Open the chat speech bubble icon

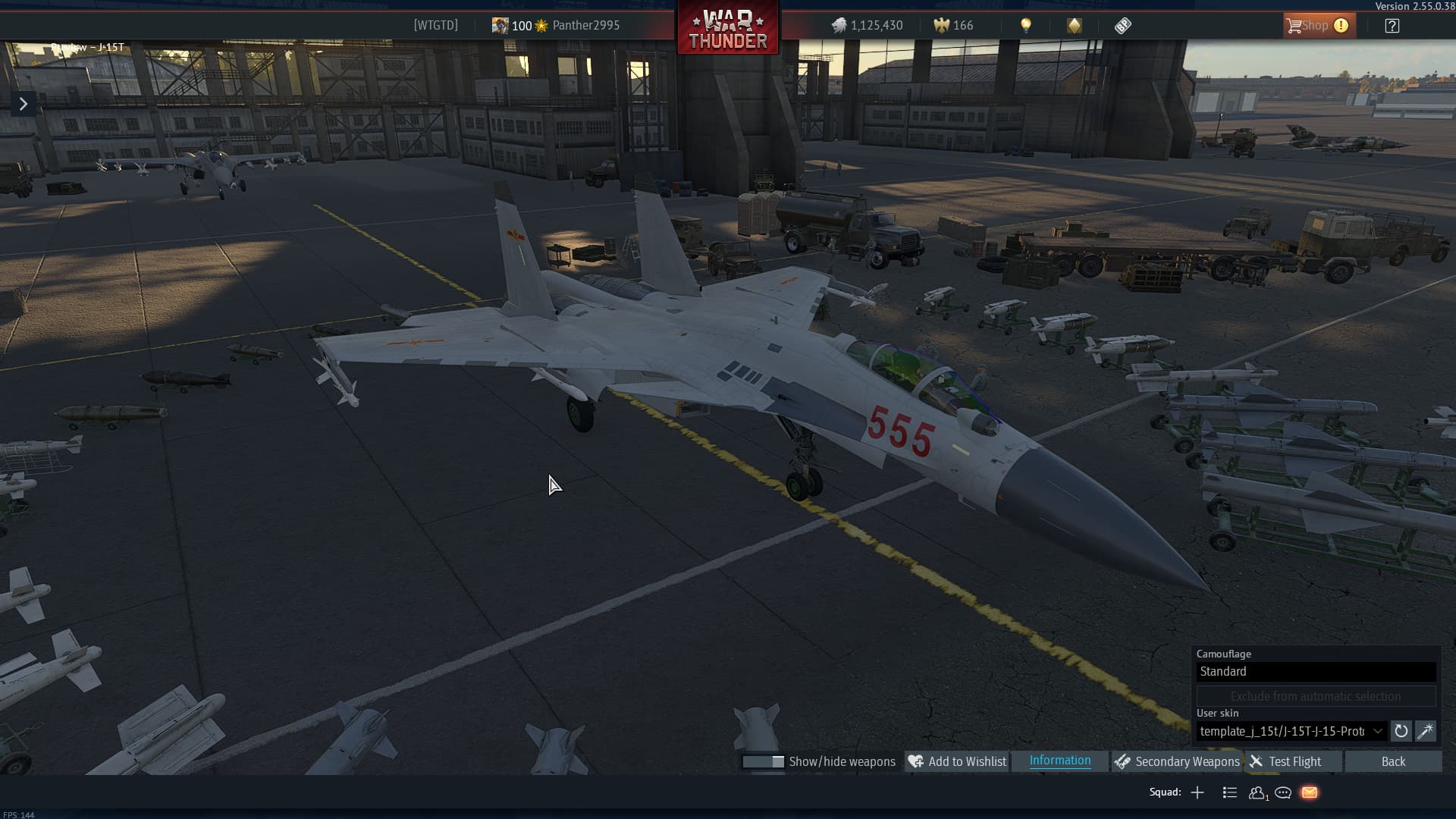click(1283, 792)
